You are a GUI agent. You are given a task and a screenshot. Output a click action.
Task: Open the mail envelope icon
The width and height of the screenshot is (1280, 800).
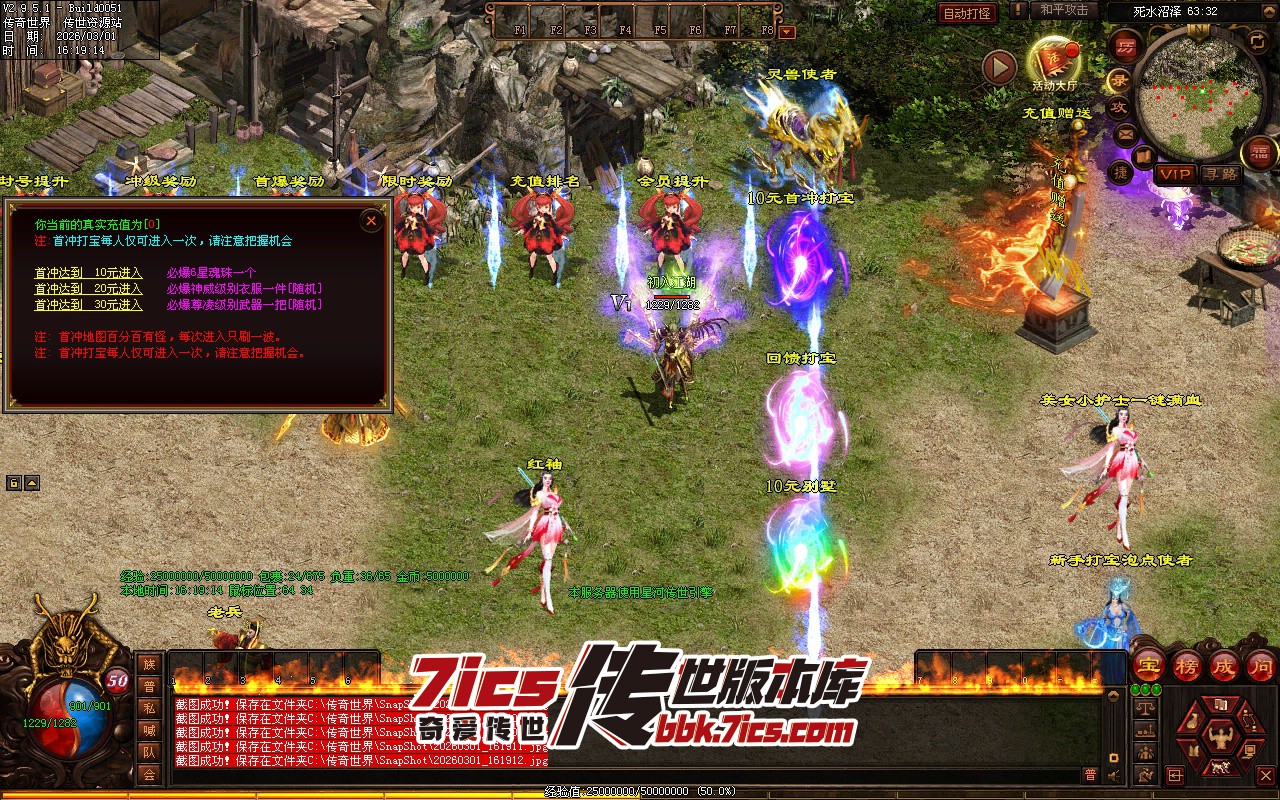(x=1125, y=133)
